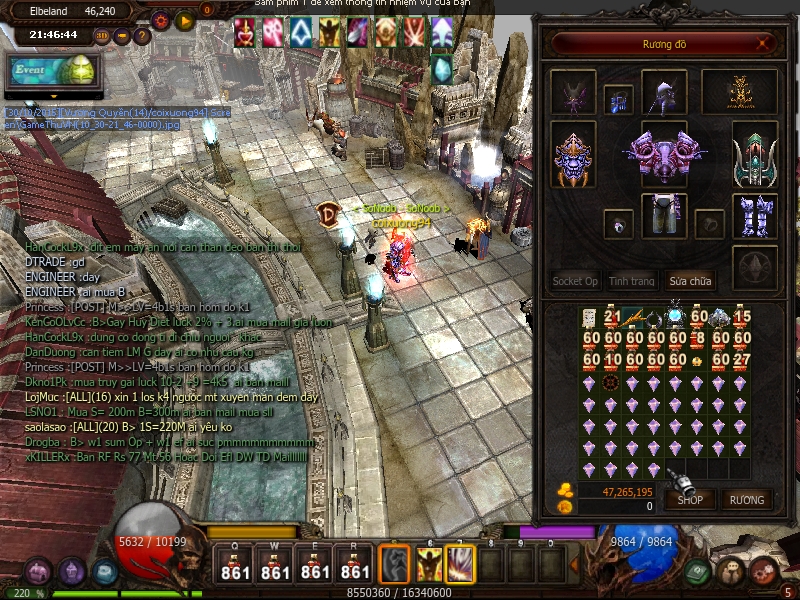Viewport: 800px width, 600px height.
Task: Click the orange play arrow button
Action: (x=184, y=20)
